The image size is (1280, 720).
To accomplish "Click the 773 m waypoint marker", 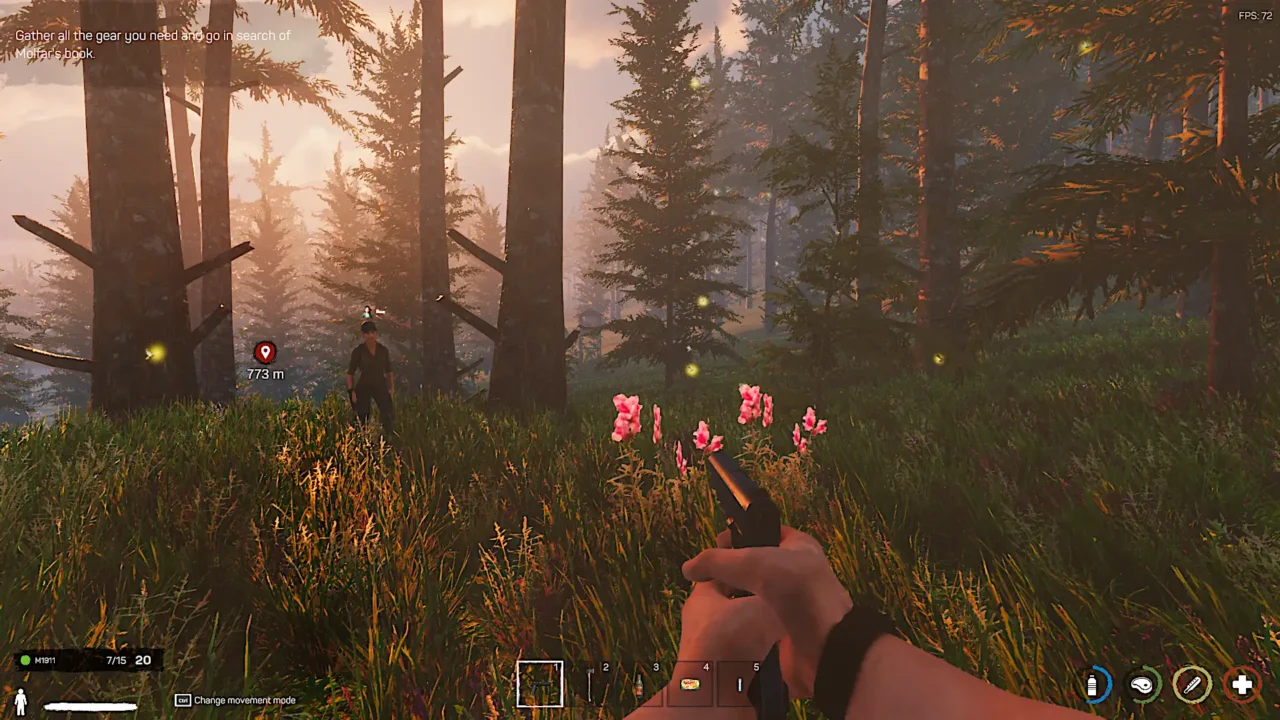I will [x=265, y=360].
